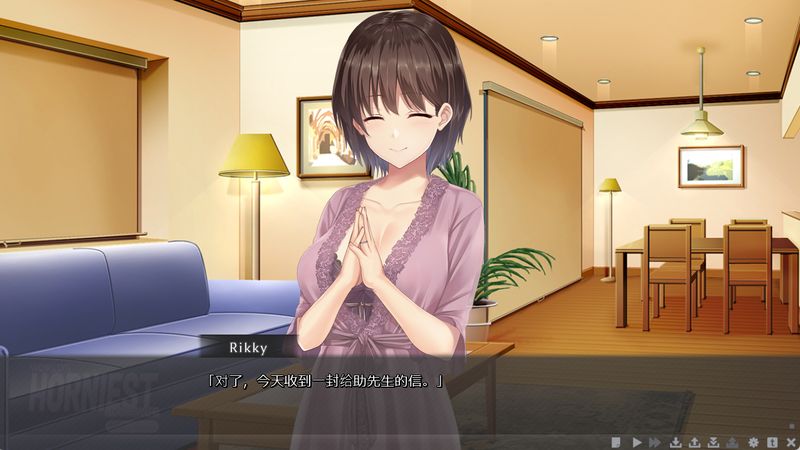Open the load menu up-arrow tray icon

coord(694,441)
